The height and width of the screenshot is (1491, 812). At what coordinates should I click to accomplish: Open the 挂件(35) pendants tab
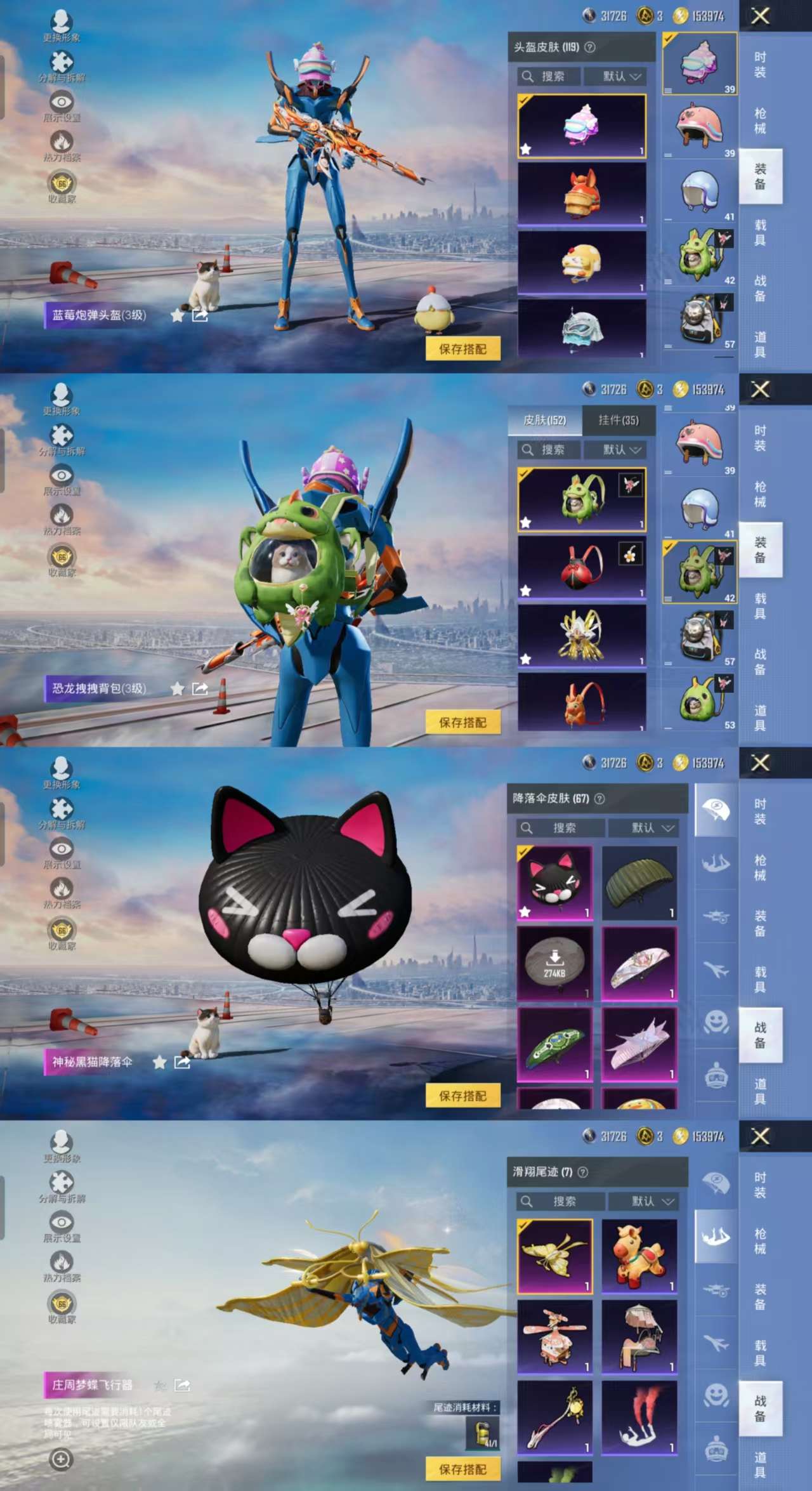click(x=619, y=420)
